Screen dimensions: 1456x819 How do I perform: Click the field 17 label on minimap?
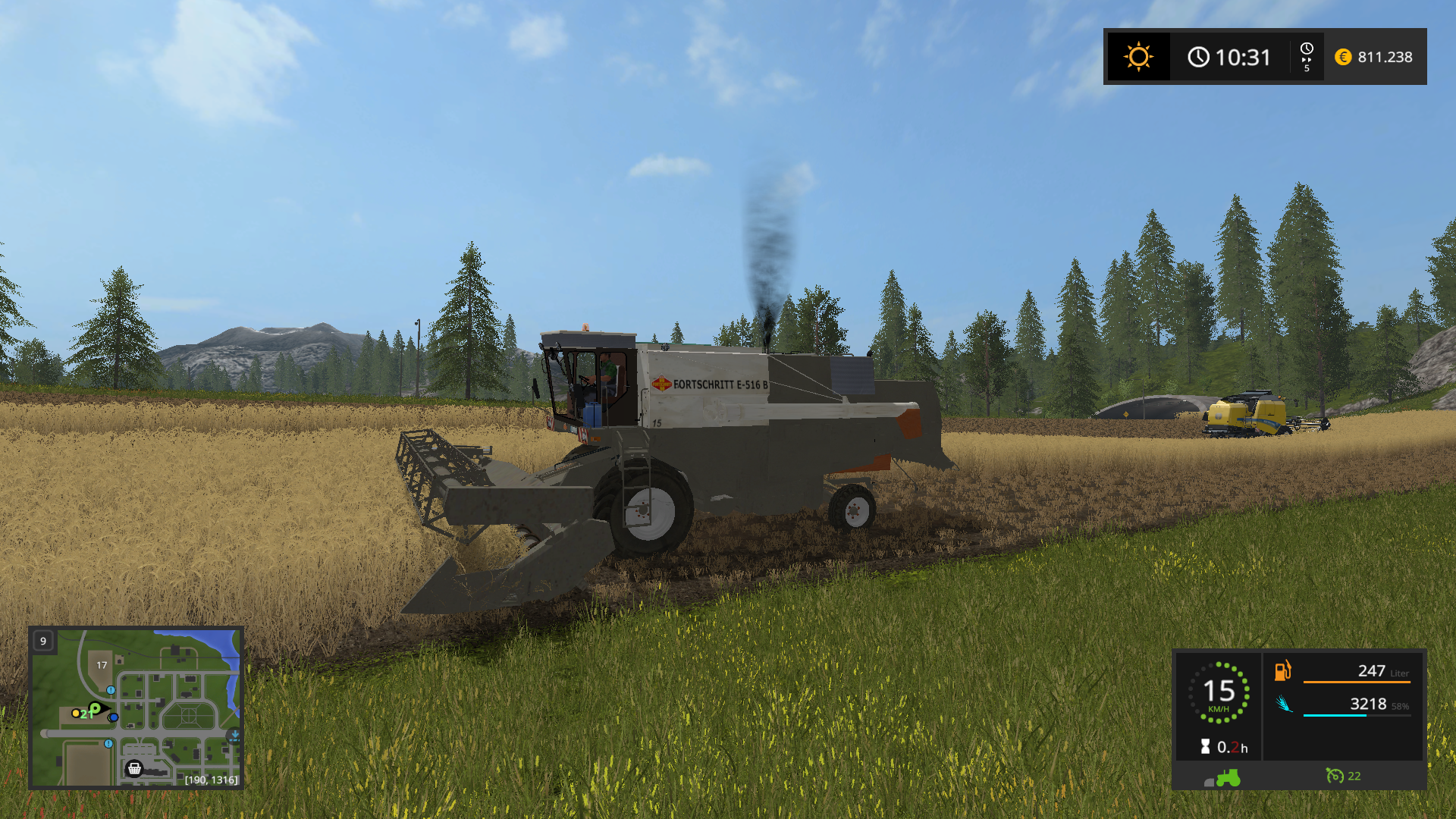click(x=102, y=665)
